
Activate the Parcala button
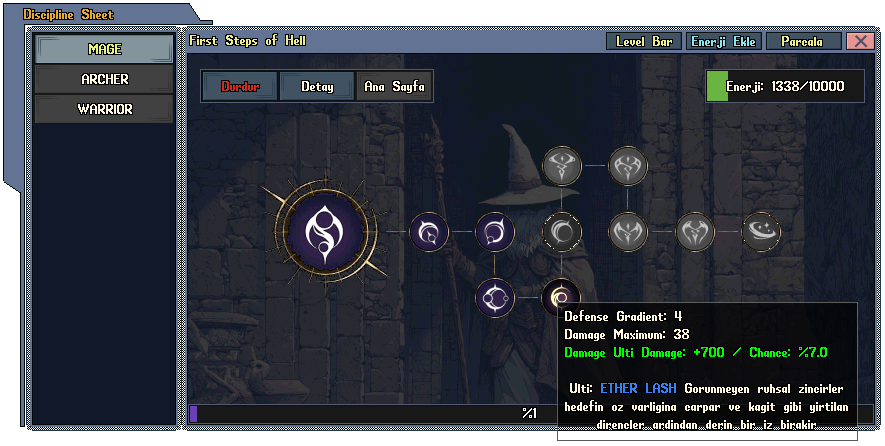tap(803, 42)
